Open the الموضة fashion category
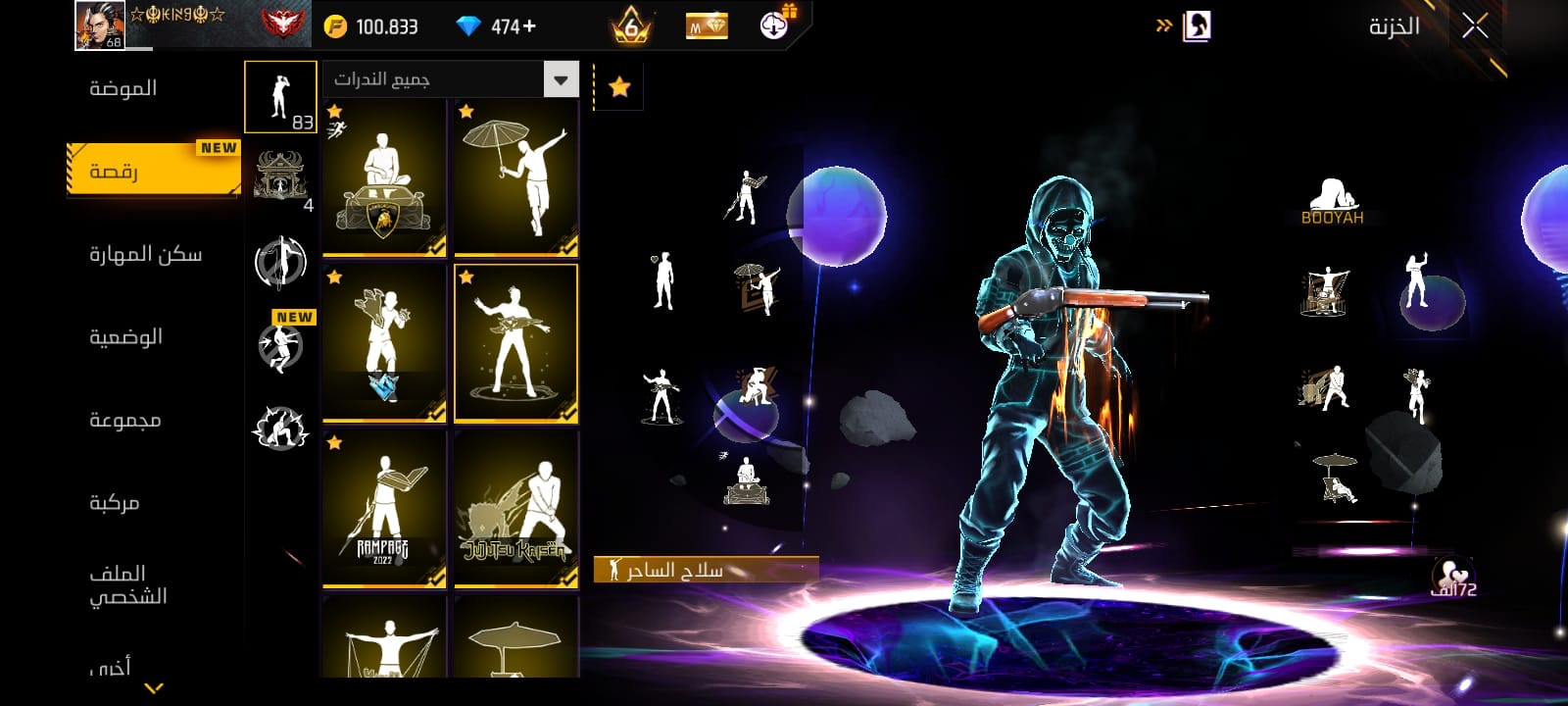Image resolution: width=1568 pixels, height=706 pixels. 123,88
